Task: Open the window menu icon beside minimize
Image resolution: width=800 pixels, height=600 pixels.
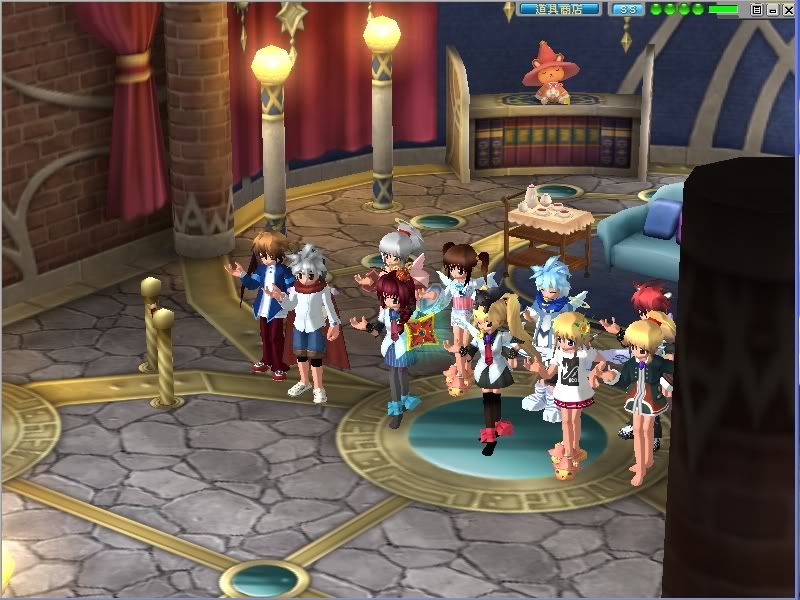Action: [757, 9]
